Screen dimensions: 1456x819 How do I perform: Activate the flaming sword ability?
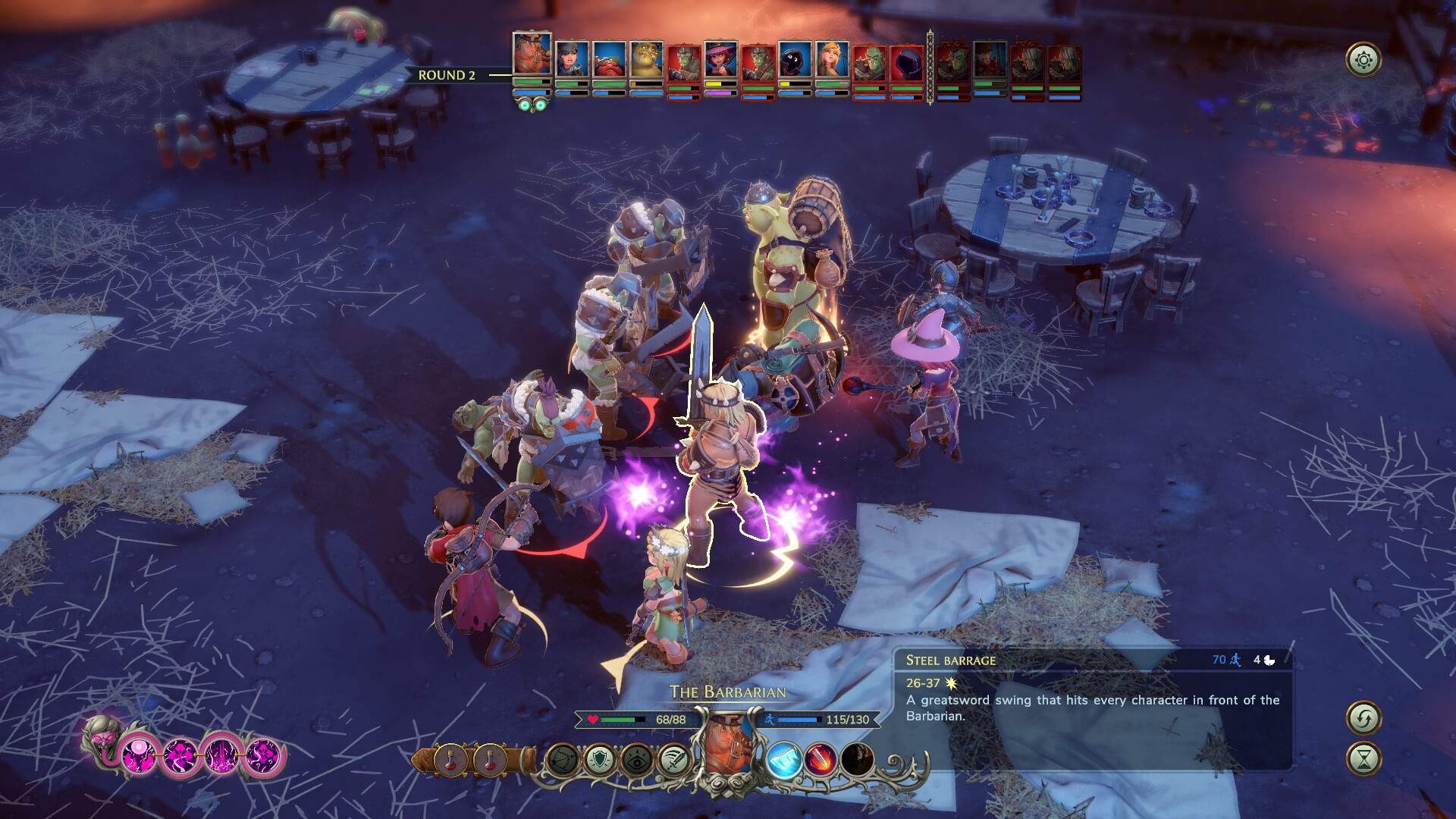[x=821, y=758]
